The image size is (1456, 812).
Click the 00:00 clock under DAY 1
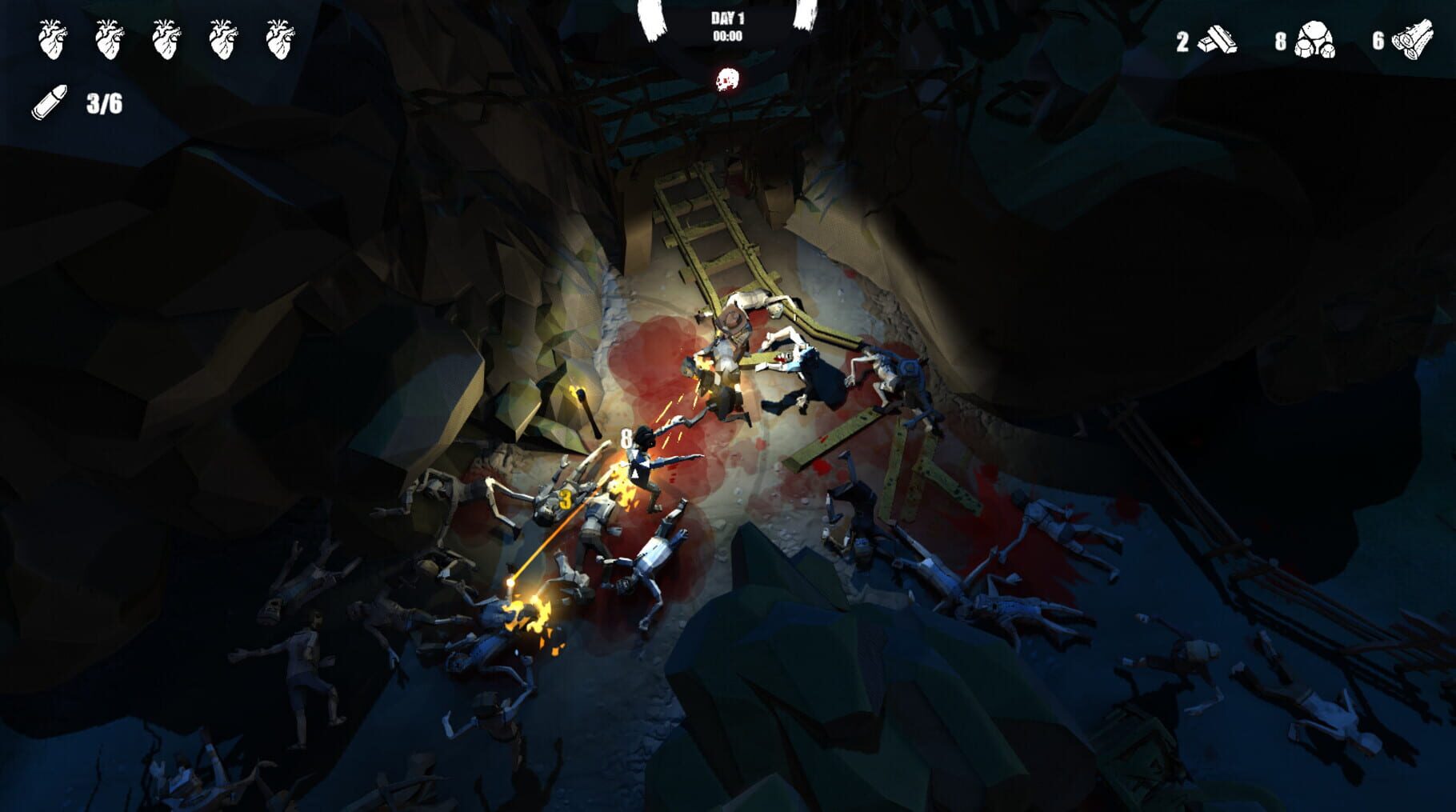click(727, 35)
